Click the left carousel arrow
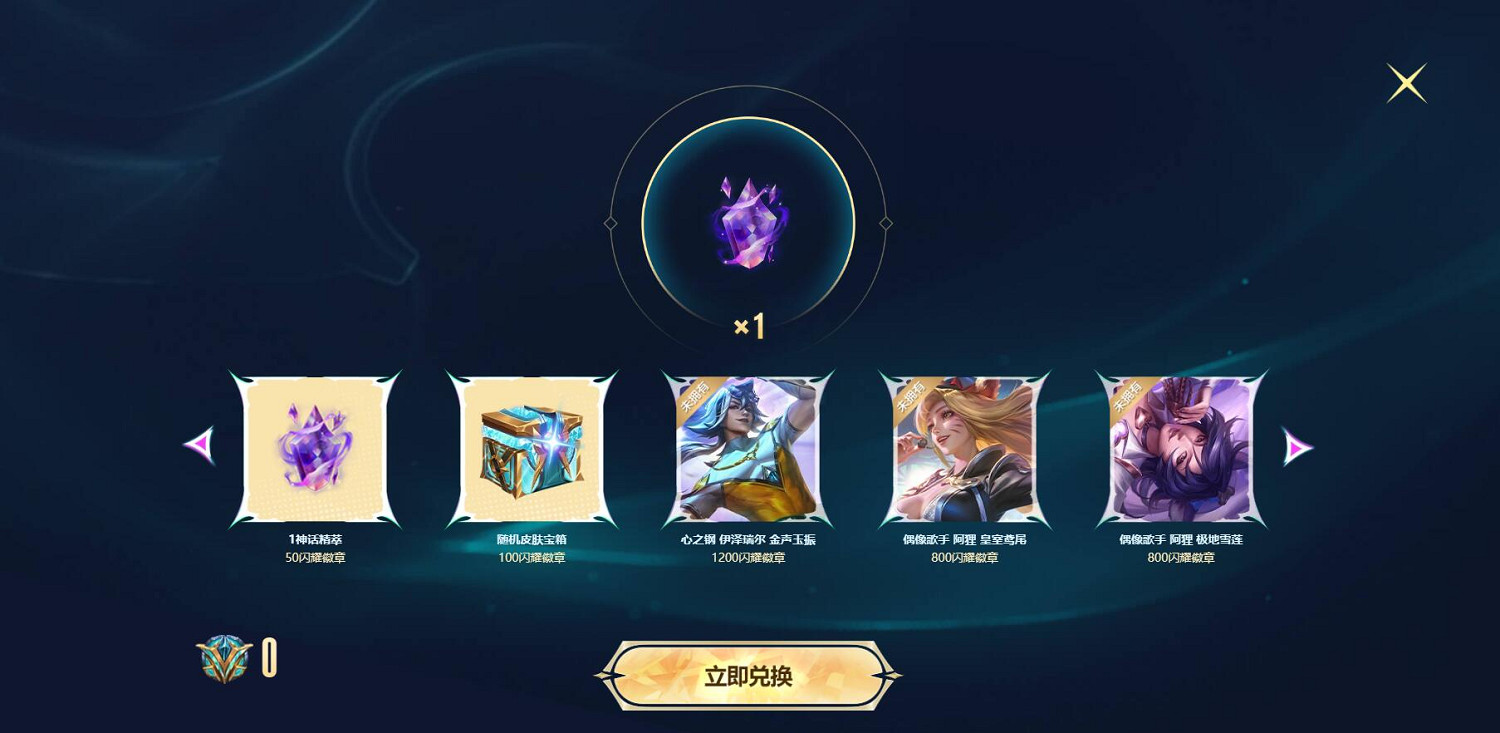 pyautogui.click(x=200, y=447)
